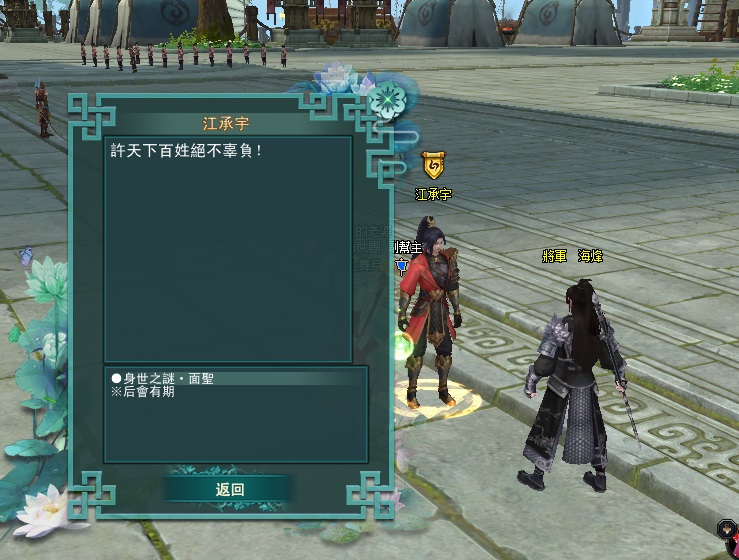Image resolution: width=739 pixels, height=560 pixels.
Task: Close the dialogue with the flower button
Action: click(x=385, y=100)
